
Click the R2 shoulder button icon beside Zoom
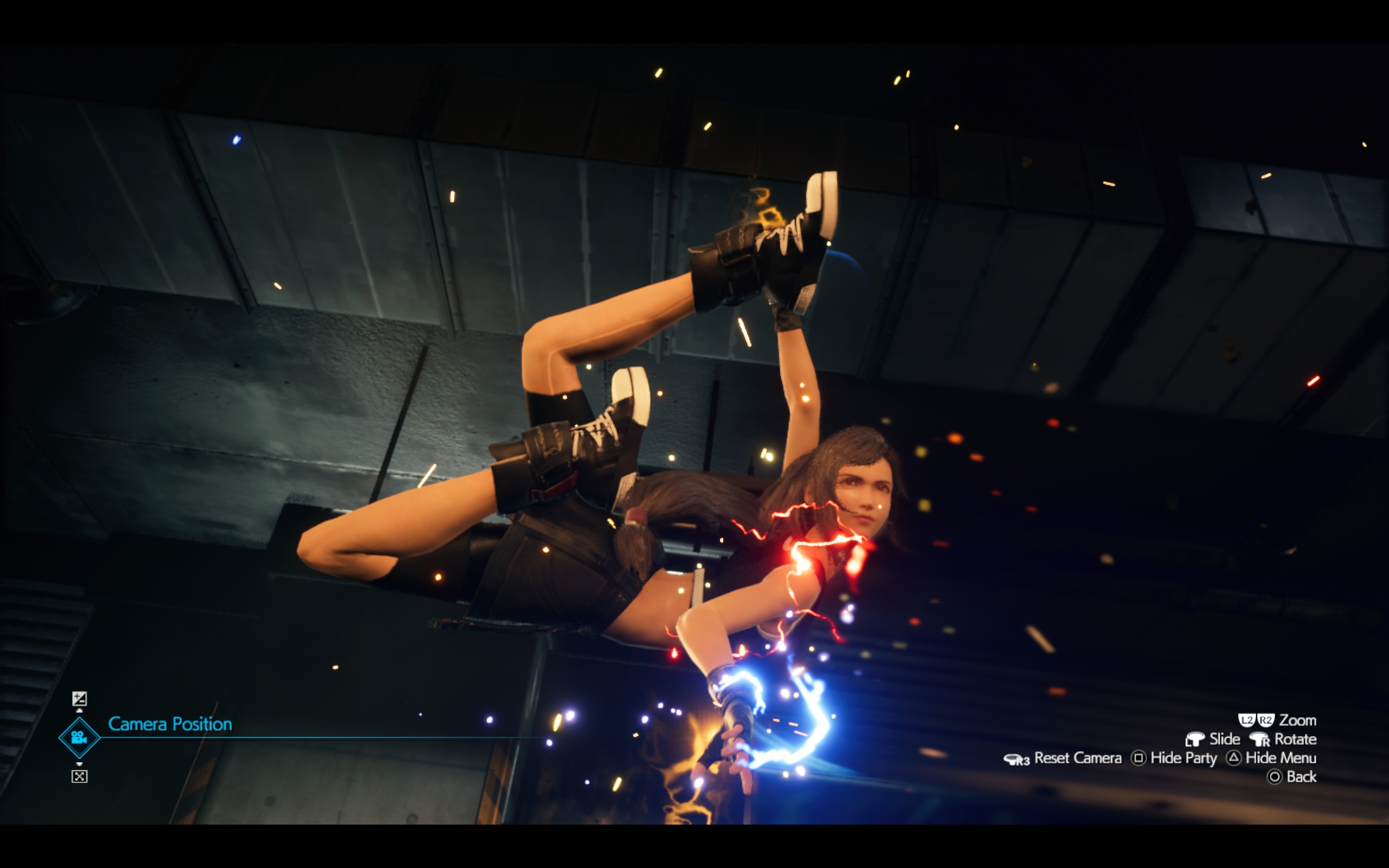coord(1266,720)
